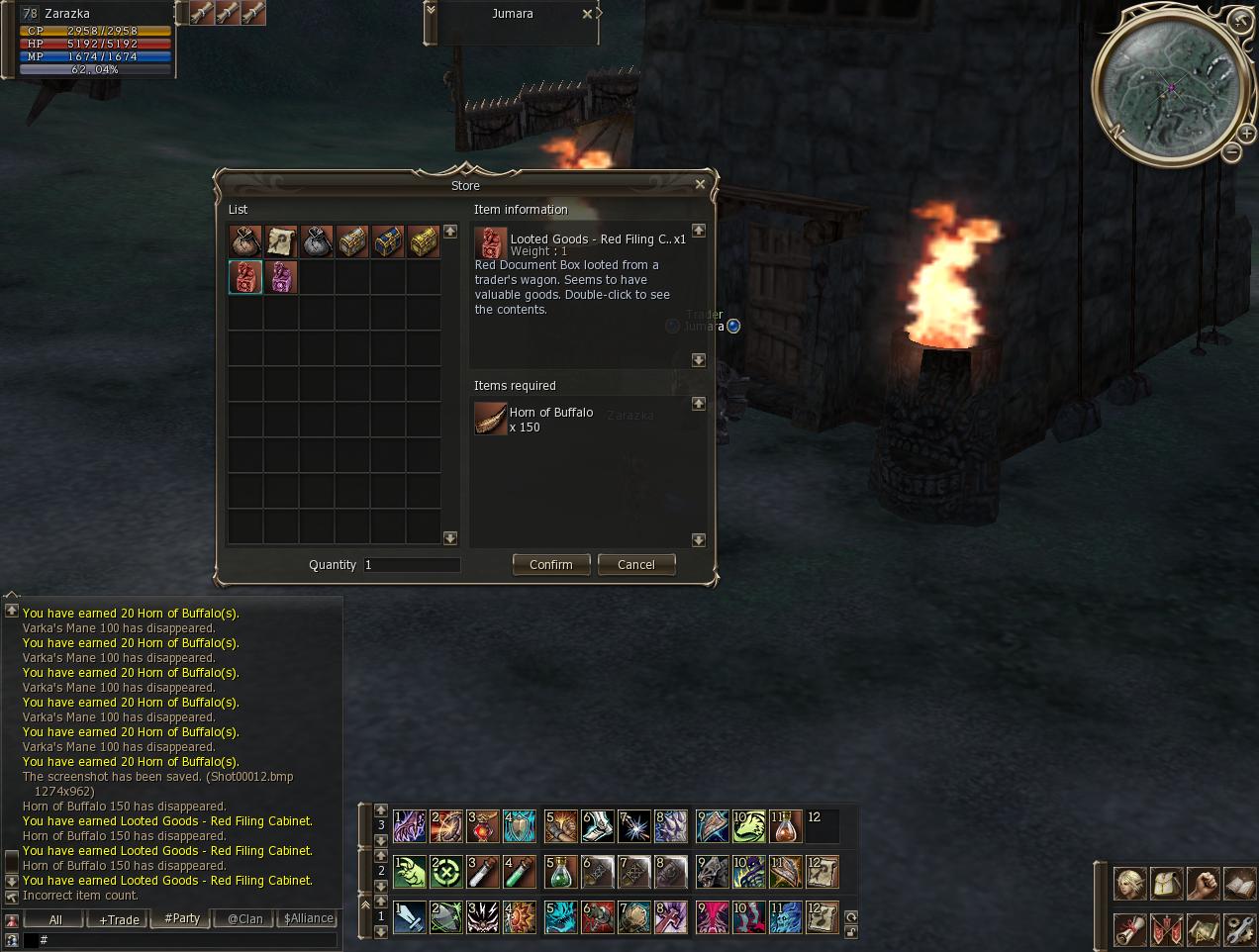This screenshot has width=1259, height=952.
Task: Select the purple filing cabinet item
Action: tap(281, 277)
